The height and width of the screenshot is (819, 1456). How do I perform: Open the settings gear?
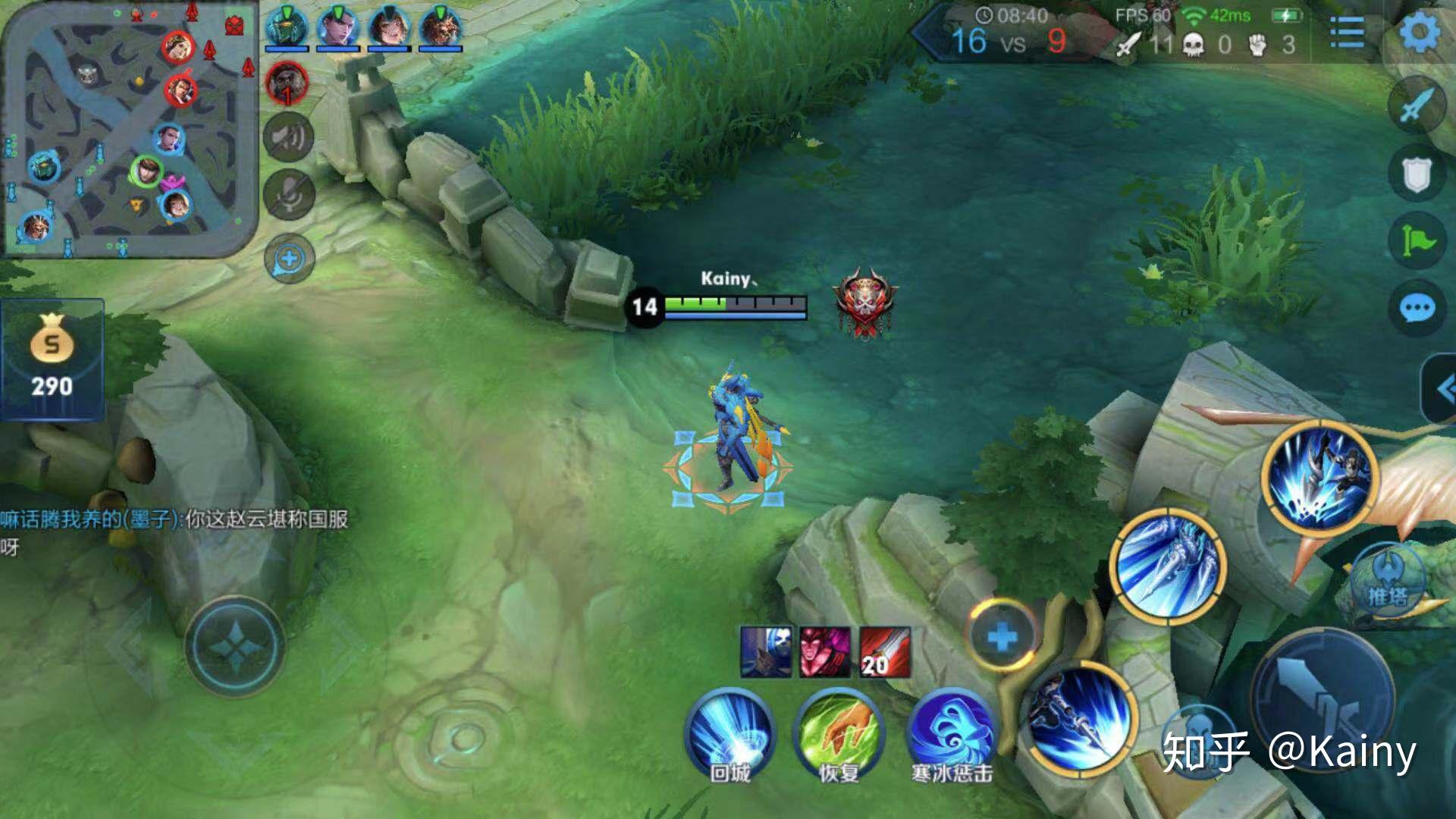[1419, 33]
